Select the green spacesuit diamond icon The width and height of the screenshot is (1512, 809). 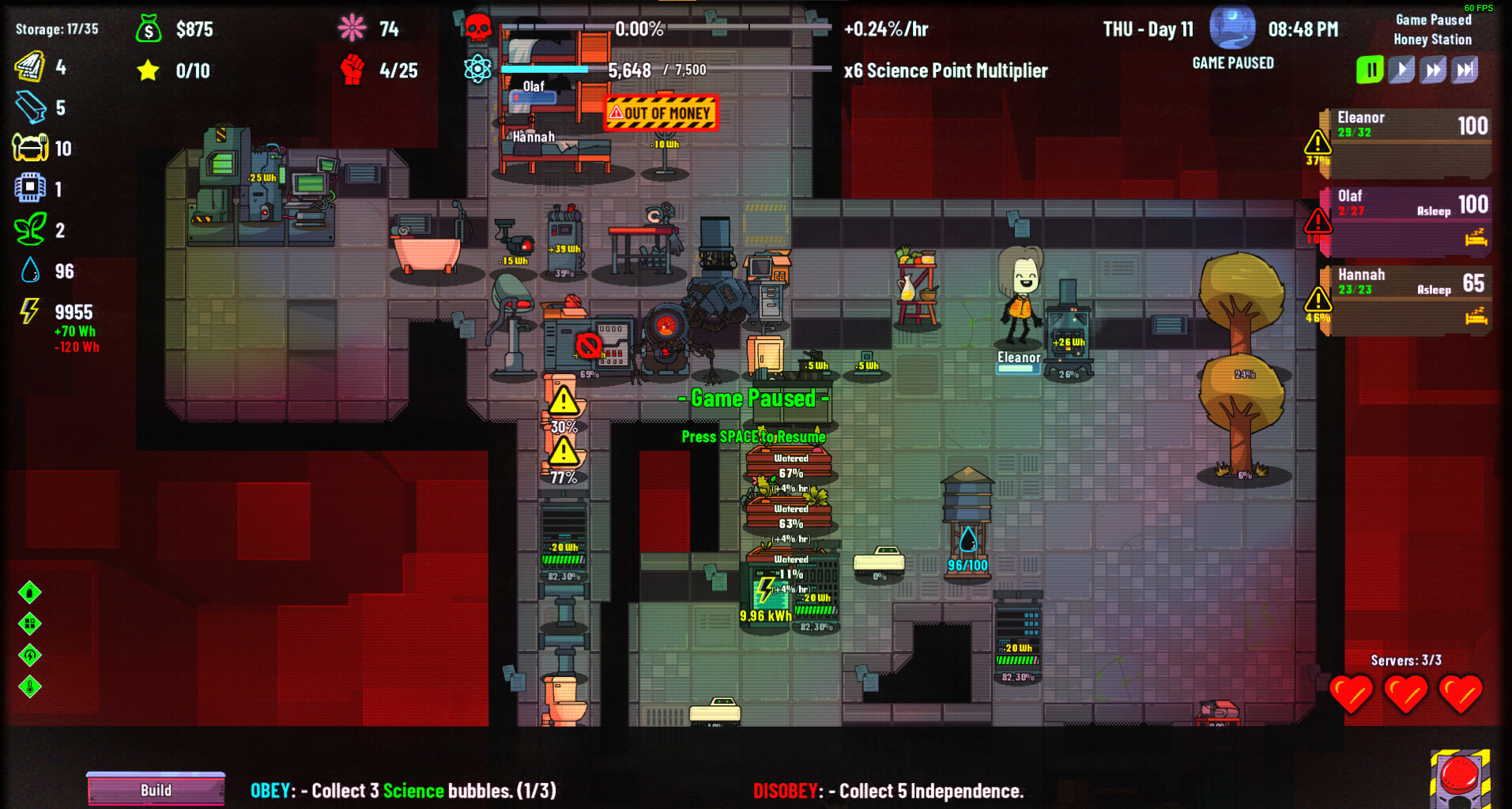(30, 592)
